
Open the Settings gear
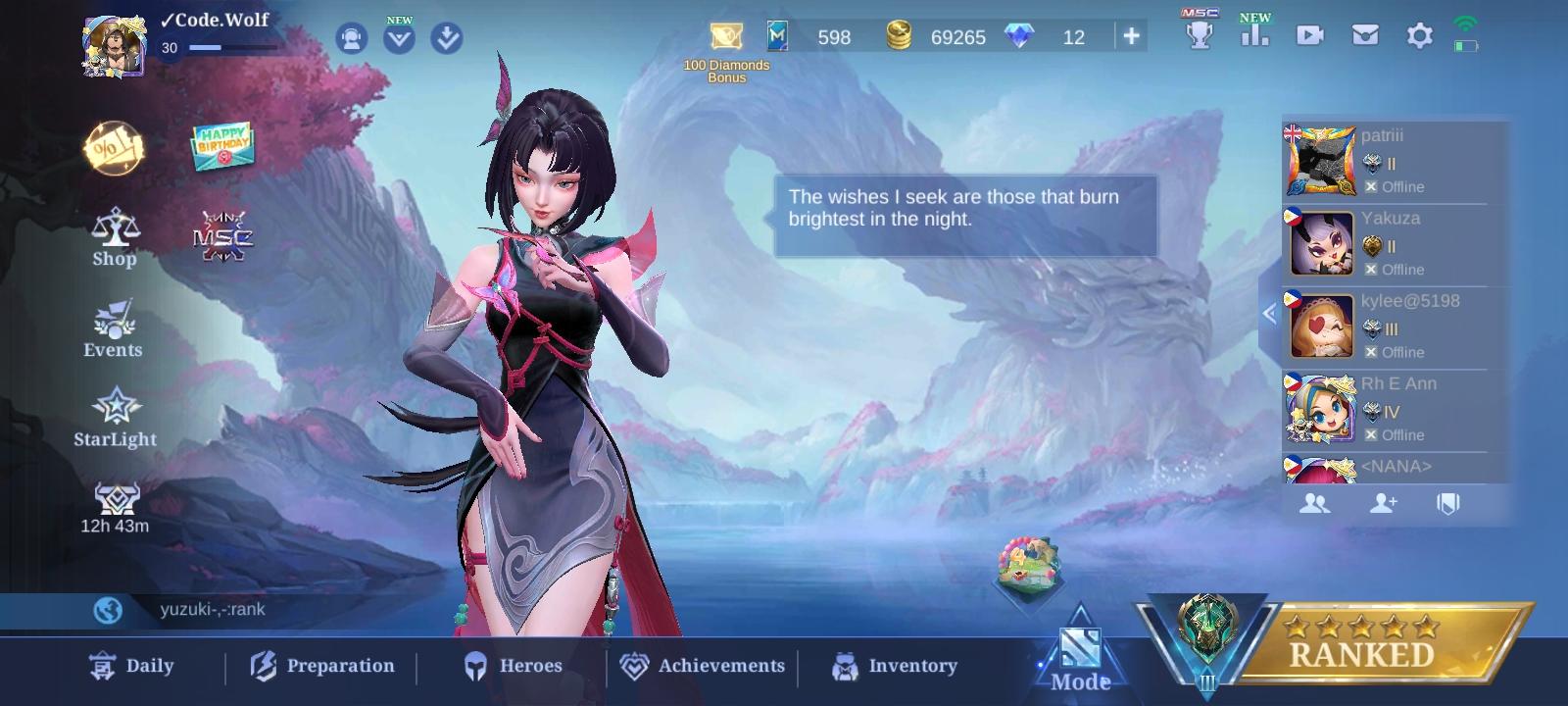pyautogui.click(x=1418, y=36)
